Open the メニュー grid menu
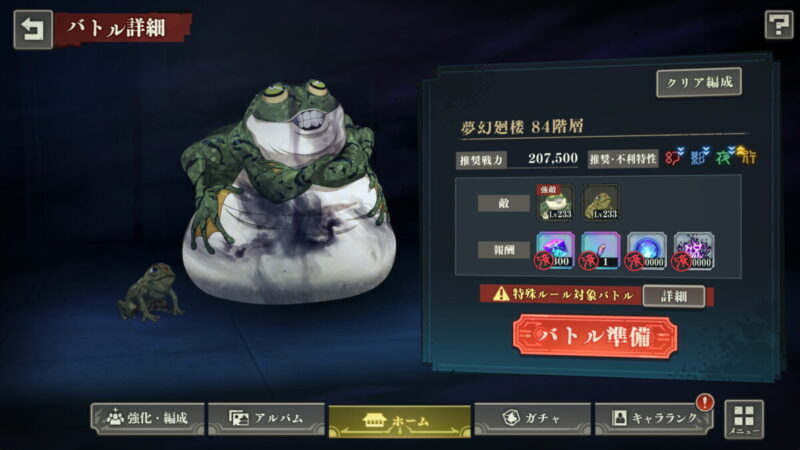 pos(743,420)
